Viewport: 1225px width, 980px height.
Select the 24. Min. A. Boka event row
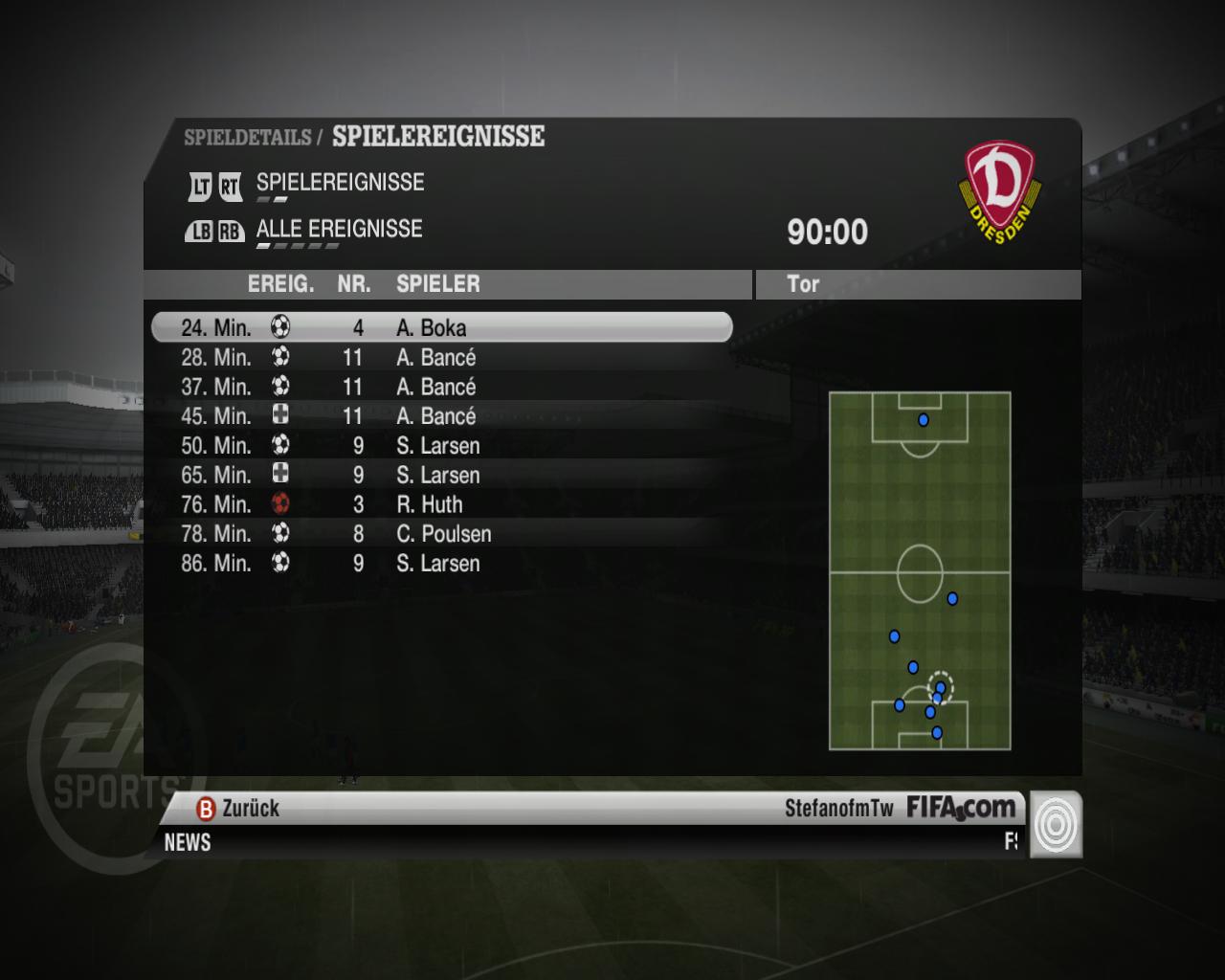pos(440,328)
